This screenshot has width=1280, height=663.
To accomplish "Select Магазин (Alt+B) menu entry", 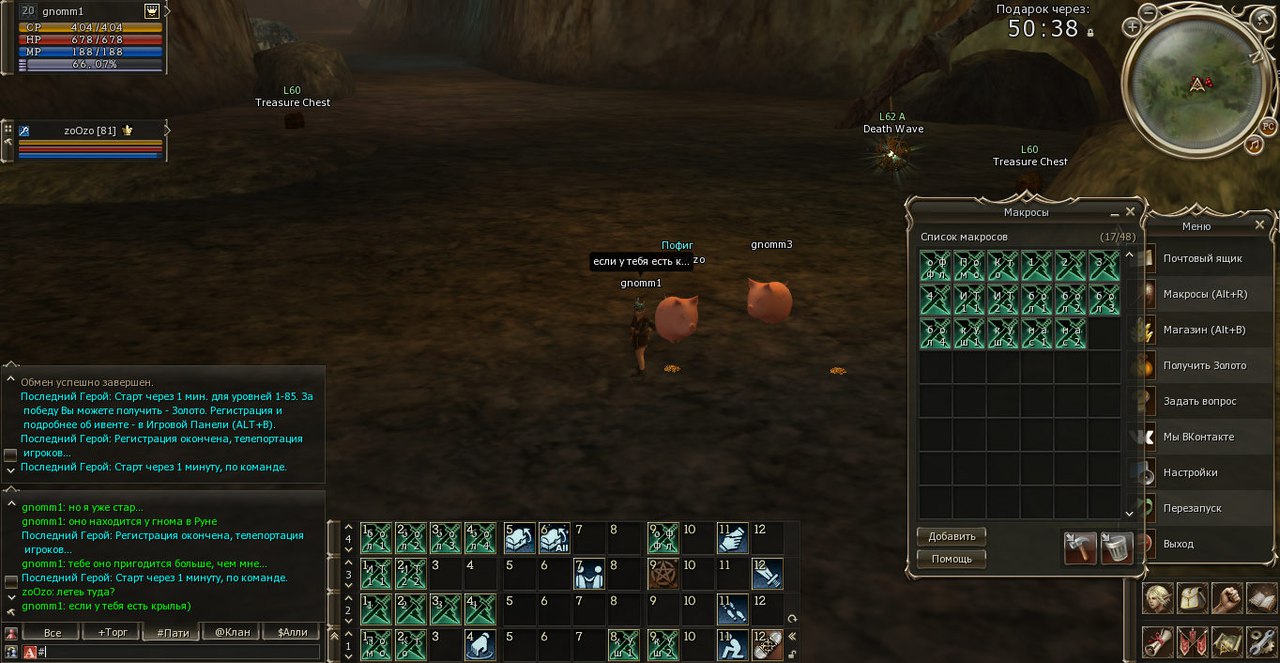I will [1203, 330].
